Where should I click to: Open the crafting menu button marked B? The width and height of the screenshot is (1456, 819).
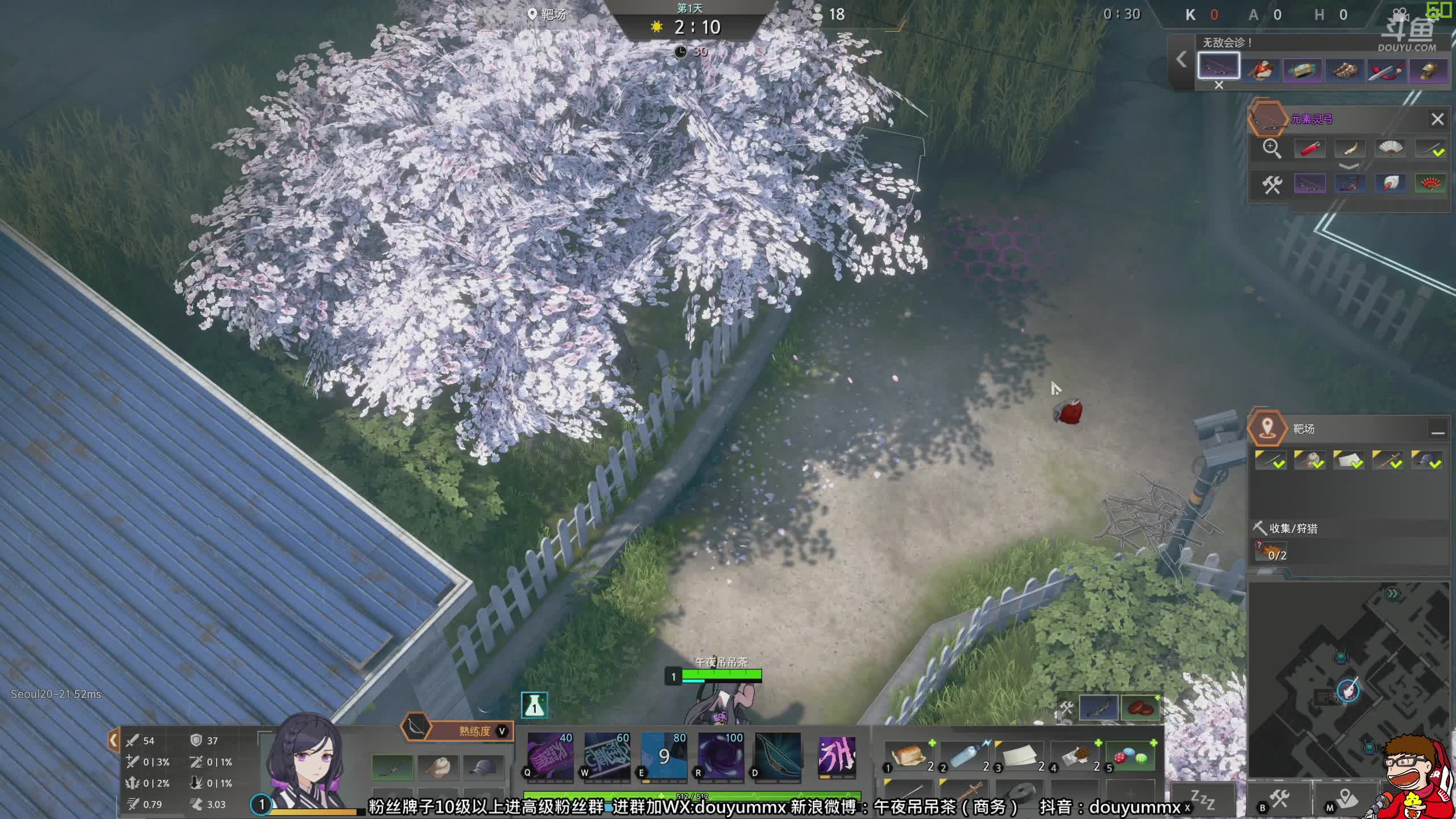coord(1279,800)
